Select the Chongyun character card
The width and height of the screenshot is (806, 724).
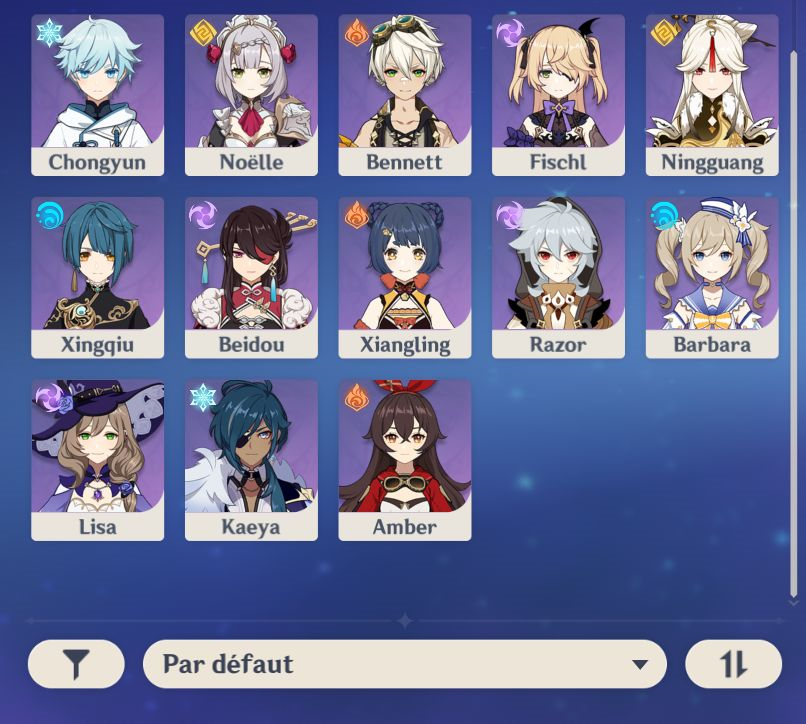tap(97, 94)
